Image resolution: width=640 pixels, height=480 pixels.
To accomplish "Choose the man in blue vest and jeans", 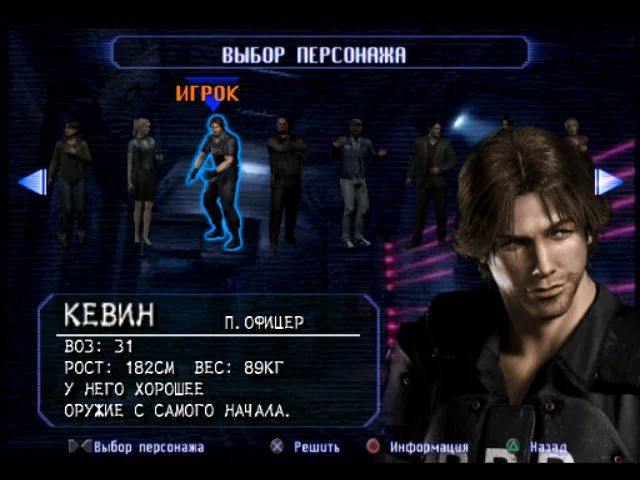I will pos(355,180).
